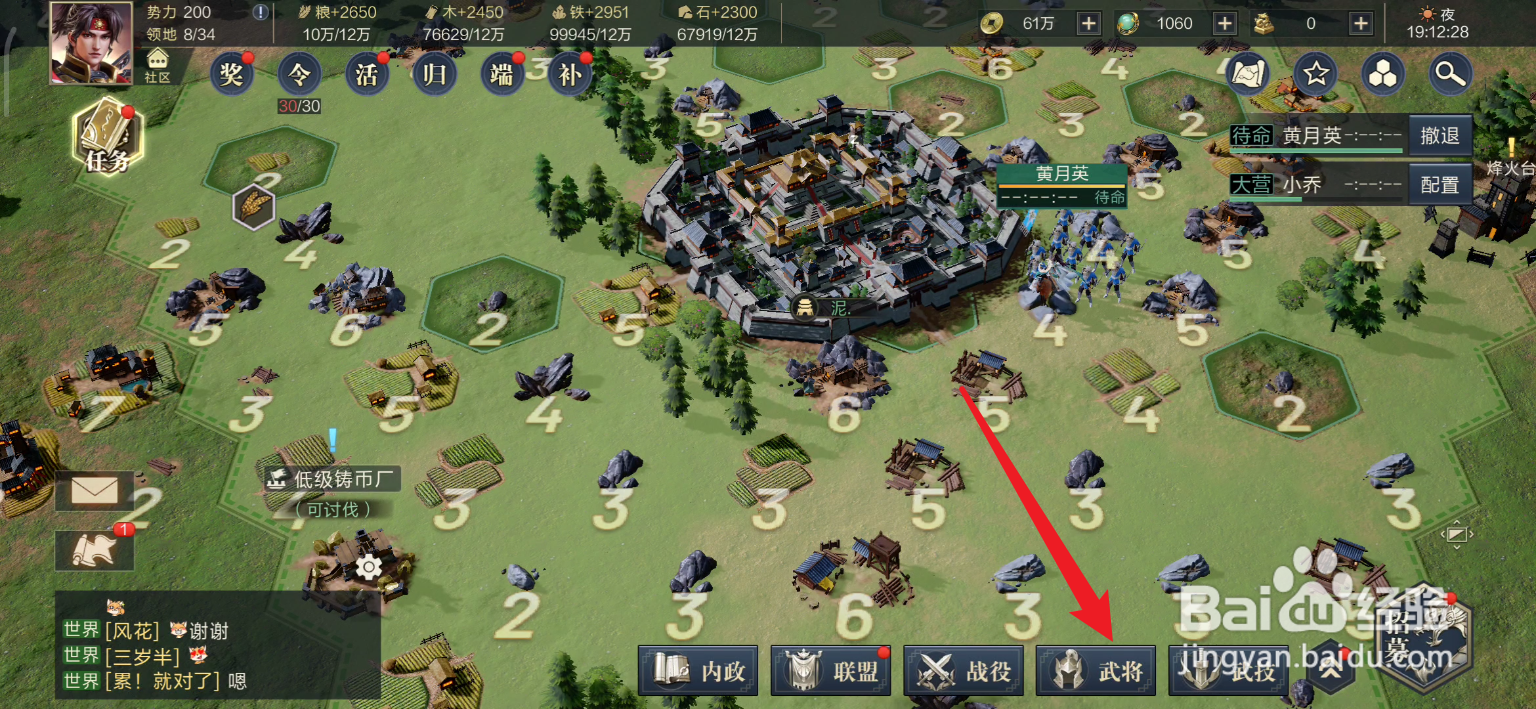Tap the 补 supplement icon

(x=570, y=74)
